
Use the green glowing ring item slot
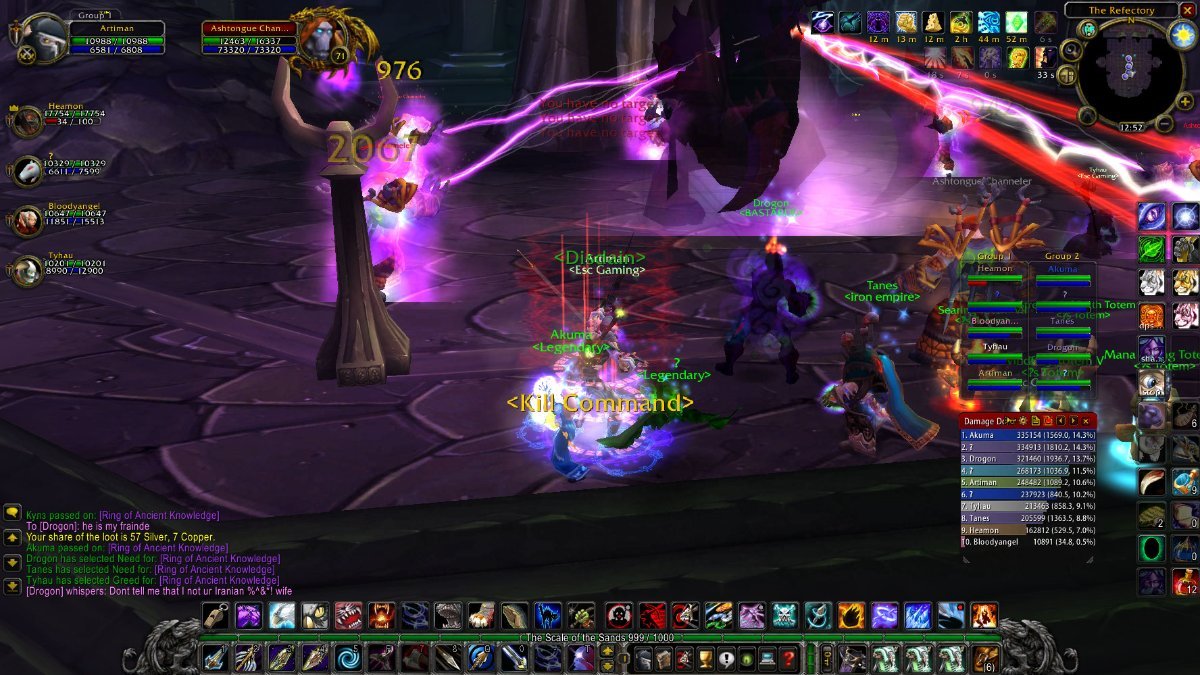pos(1153,548)
